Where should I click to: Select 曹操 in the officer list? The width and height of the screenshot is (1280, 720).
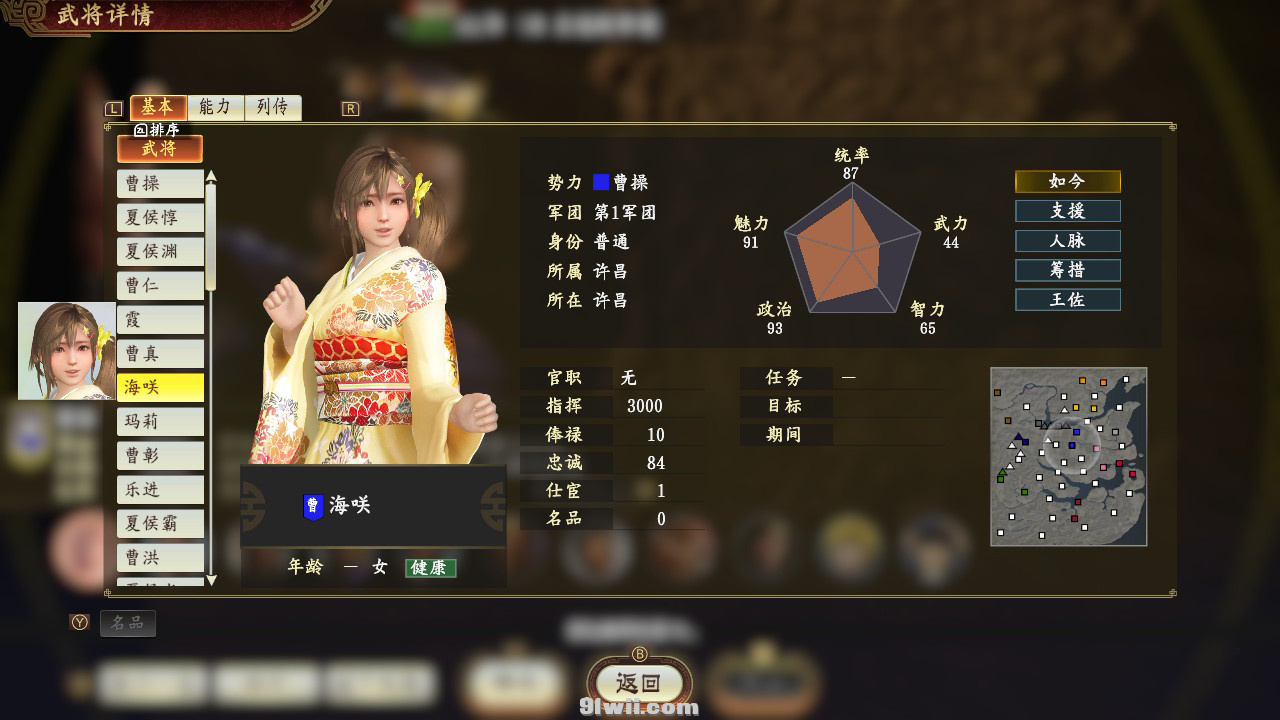tap(160, 184)
